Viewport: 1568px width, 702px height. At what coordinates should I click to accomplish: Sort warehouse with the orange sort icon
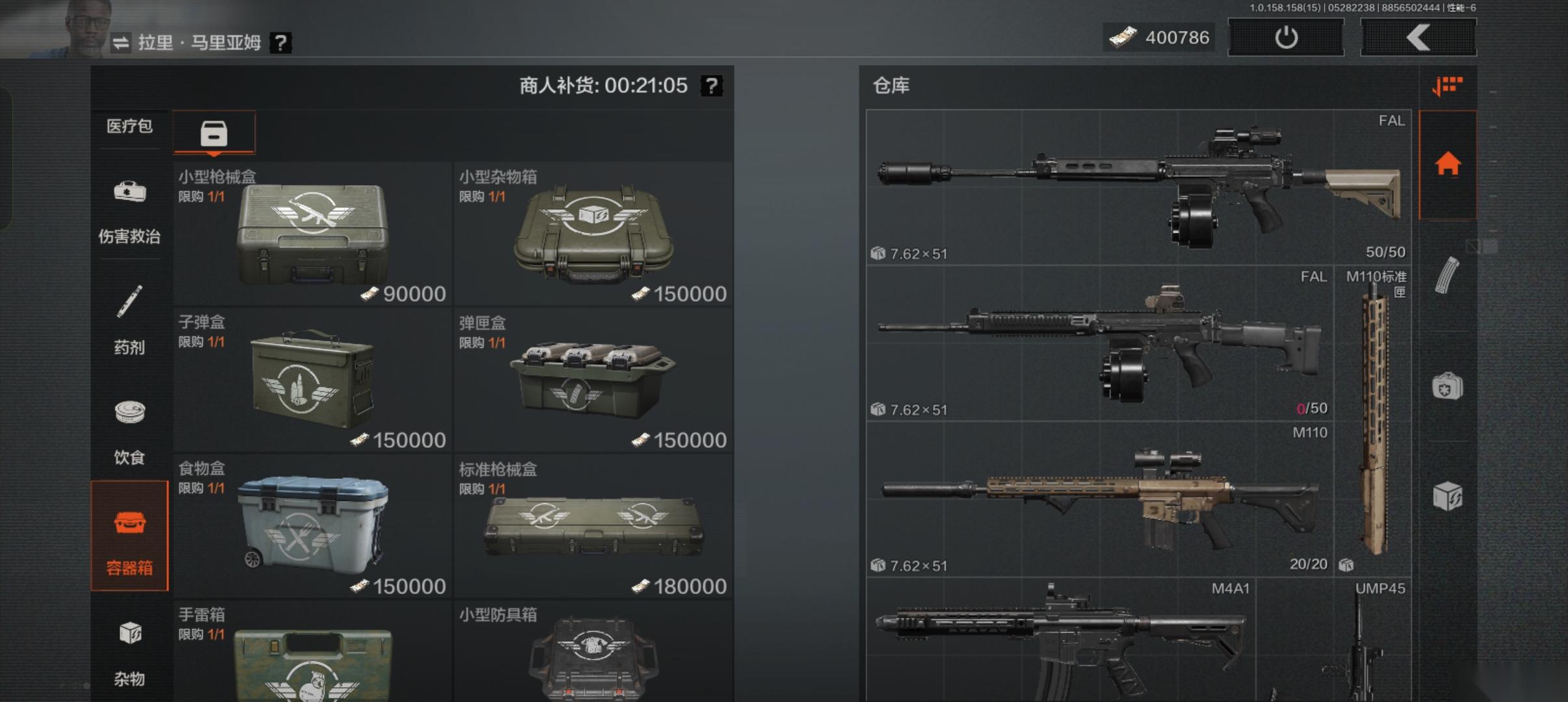(1447, 85)
